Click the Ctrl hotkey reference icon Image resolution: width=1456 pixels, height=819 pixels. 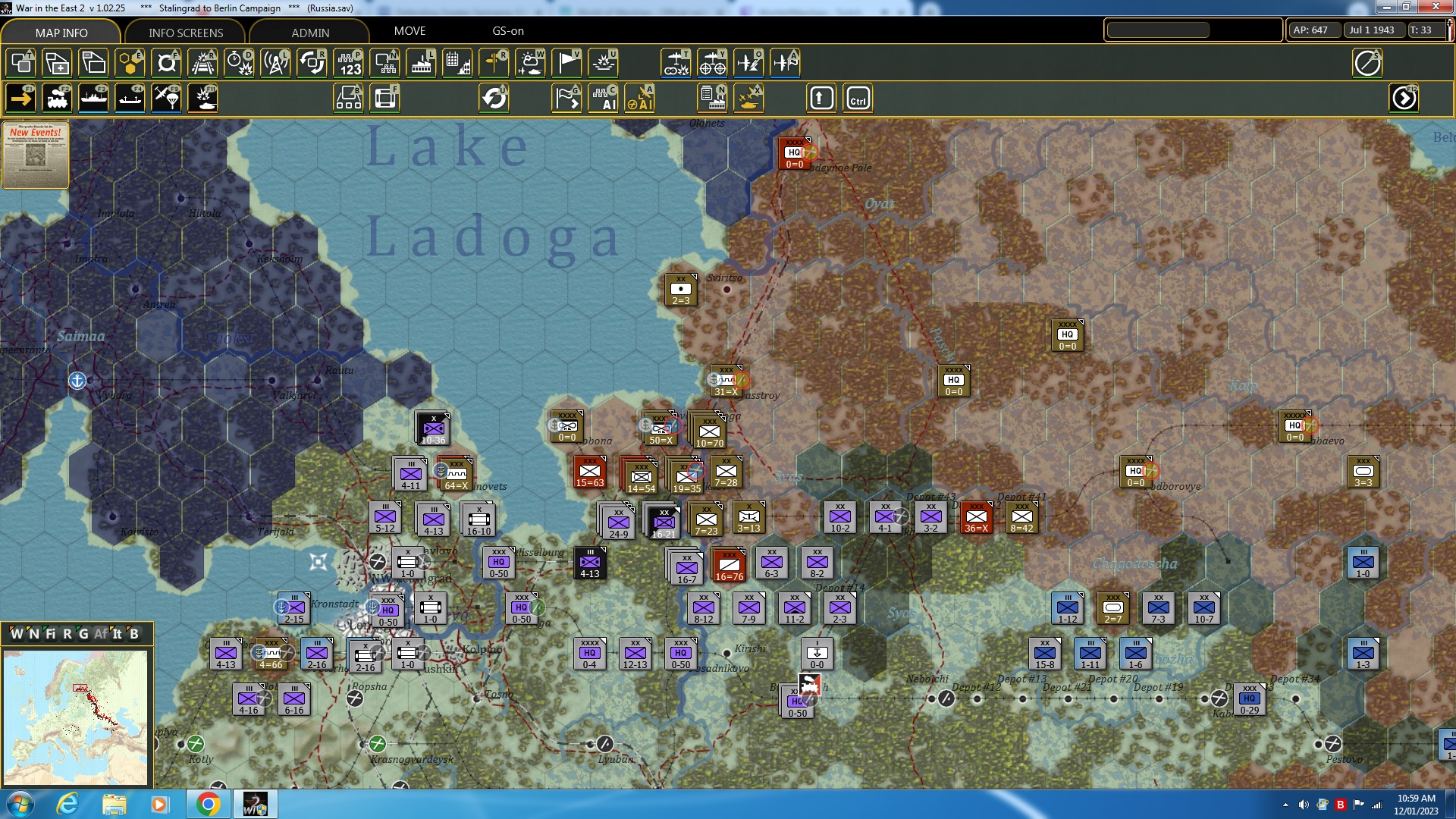click(857, 97)
